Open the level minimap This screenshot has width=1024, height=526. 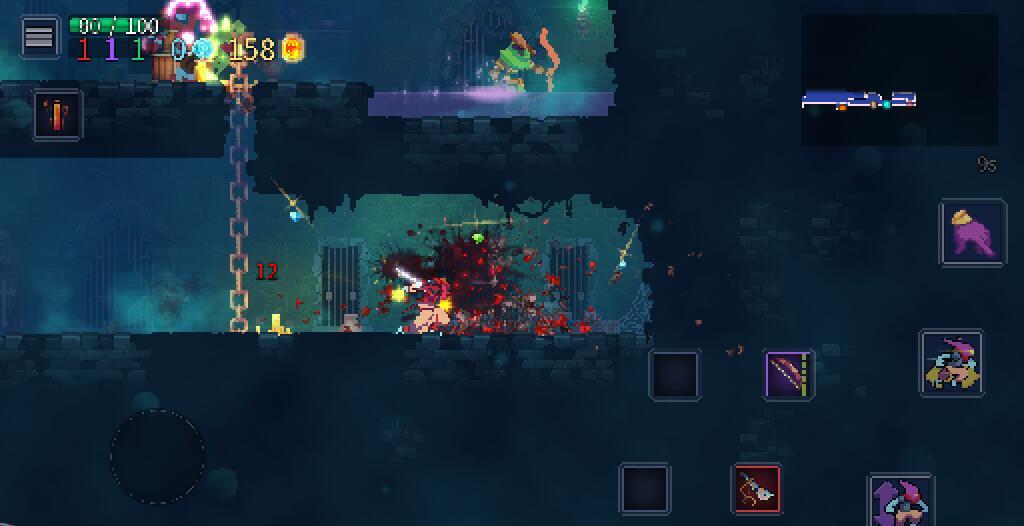[x=899, y=80]
